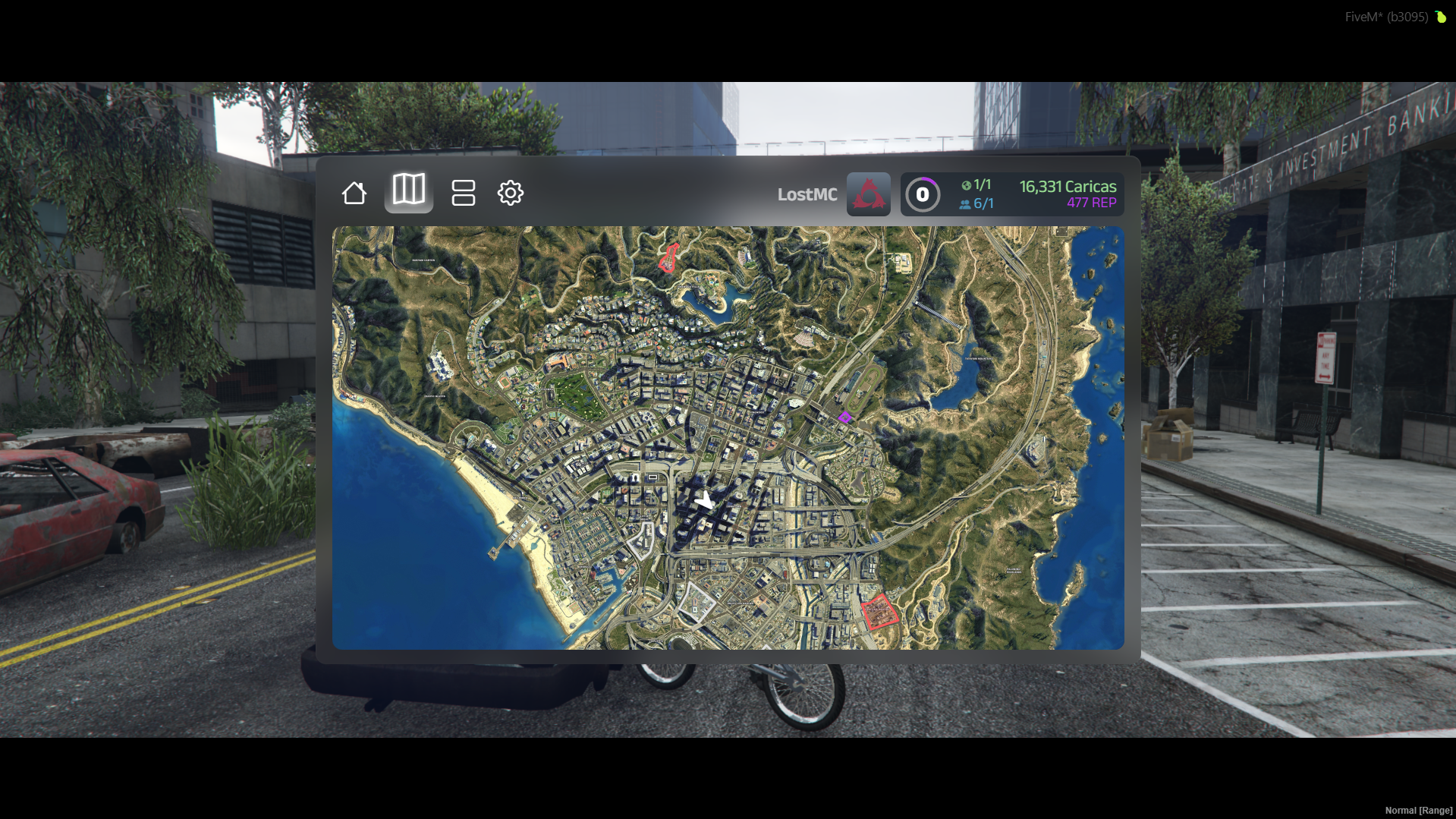Open the Settings gear icon

(511, 194)
